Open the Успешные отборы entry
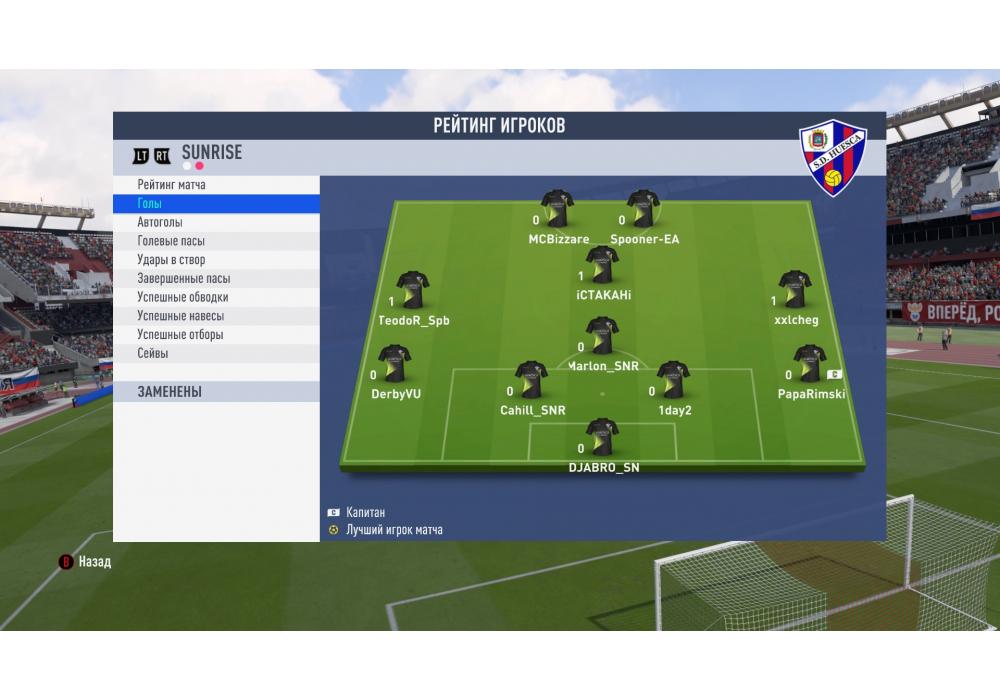This screenshot has width=1000, height=700. tap(180, 335)
